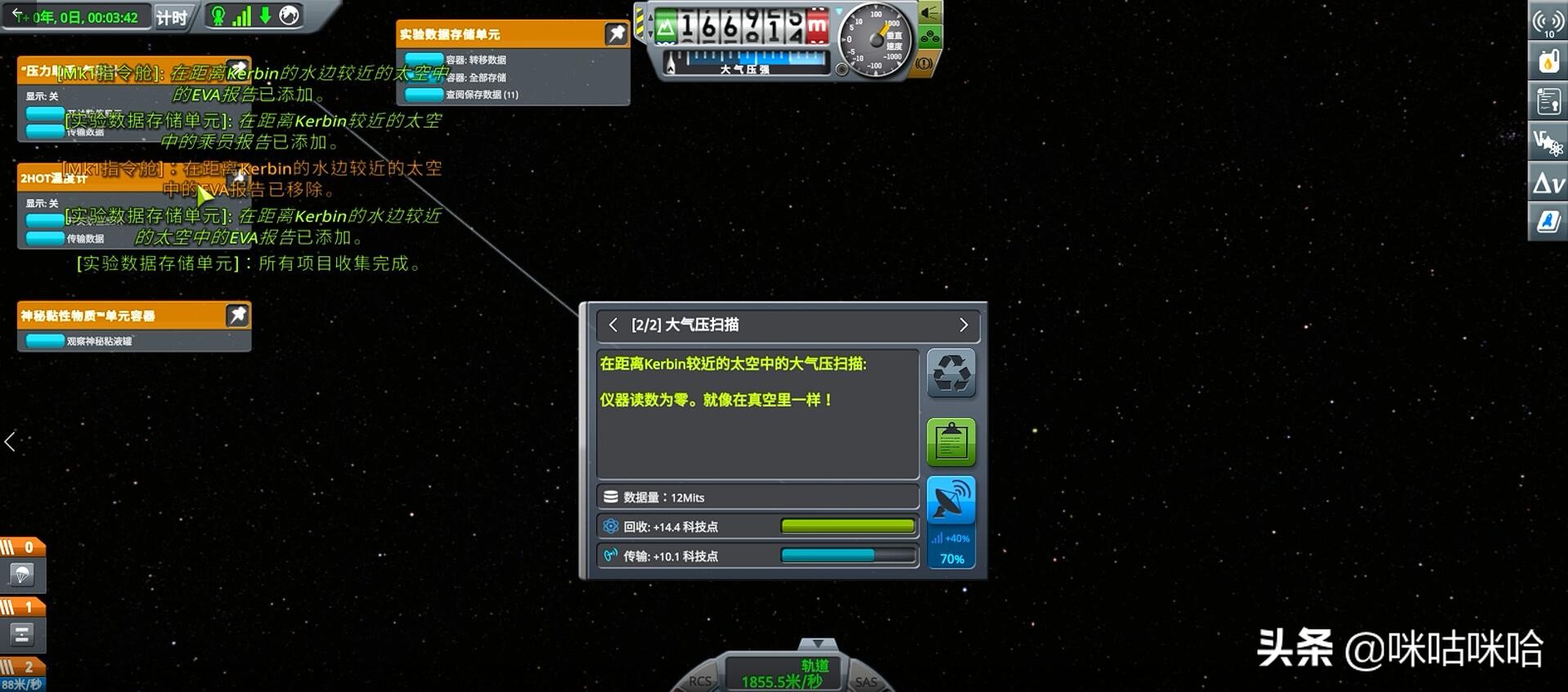Image resolution: width=1568 pixels, height=692 pixels.
Task: Keep the experiment data with the green clipboard icon
Action: 950,441
